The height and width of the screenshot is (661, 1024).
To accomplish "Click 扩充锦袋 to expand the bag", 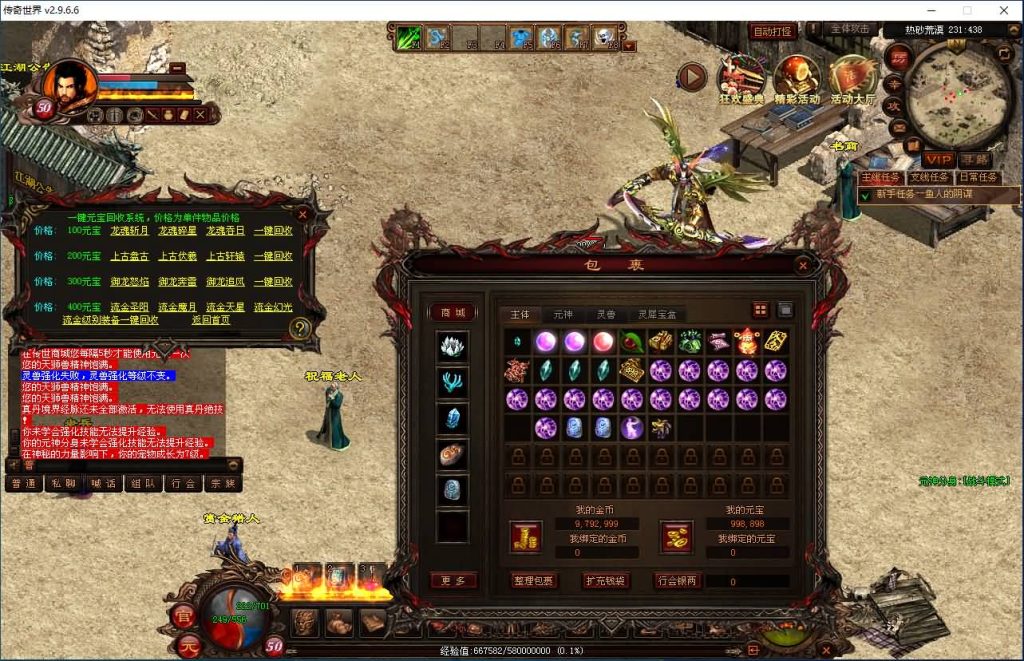I will click(x=606, y=581).
